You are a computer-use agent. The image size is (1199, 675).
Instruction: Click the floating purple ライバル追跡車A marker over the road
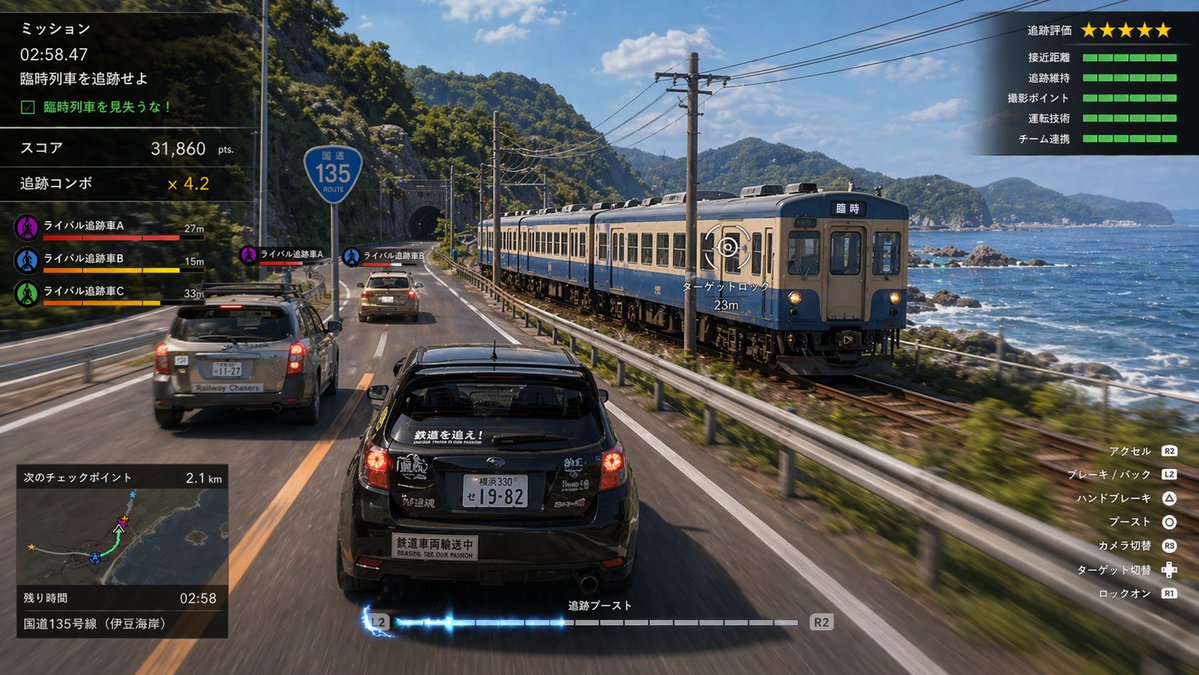pyautogui.click(x=248, y=255)
